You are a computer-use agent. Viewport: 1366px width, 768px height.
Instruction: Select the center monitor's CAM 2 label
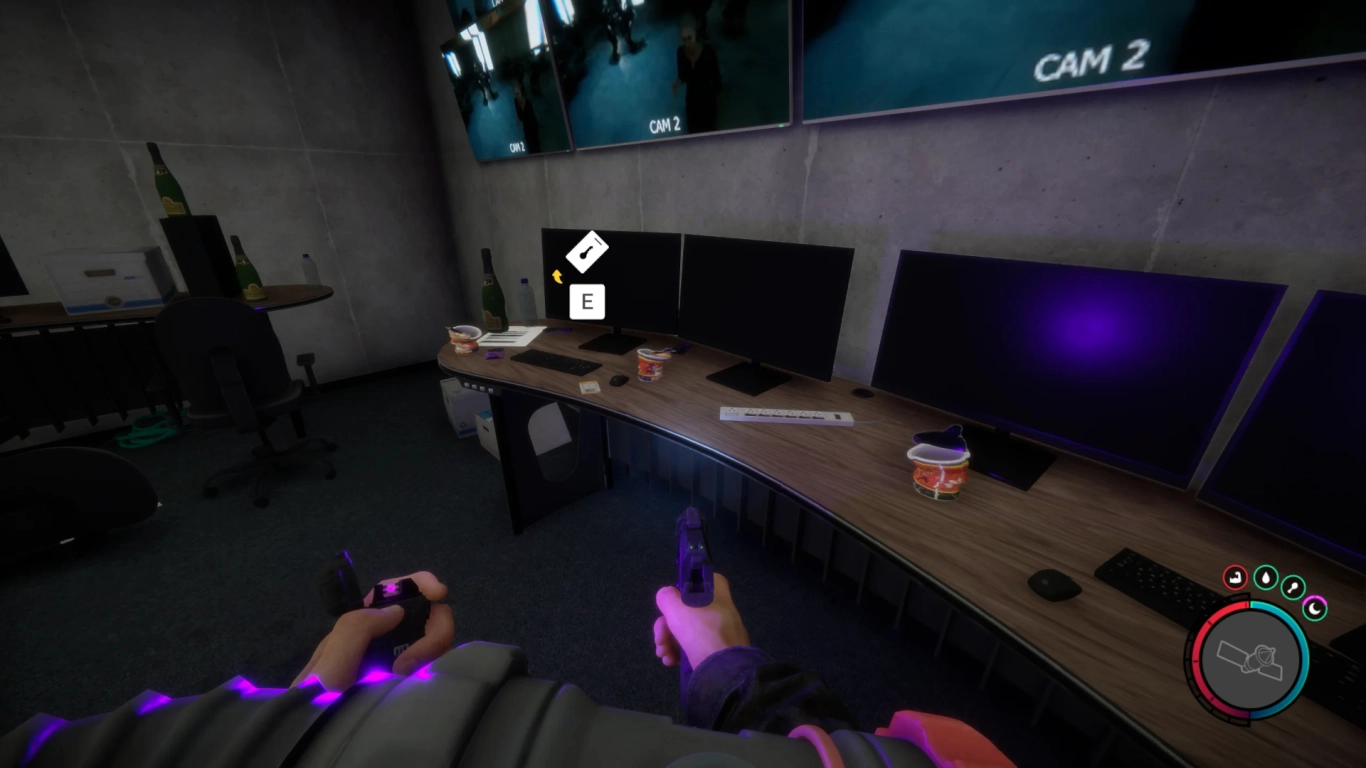pos(665,125)
